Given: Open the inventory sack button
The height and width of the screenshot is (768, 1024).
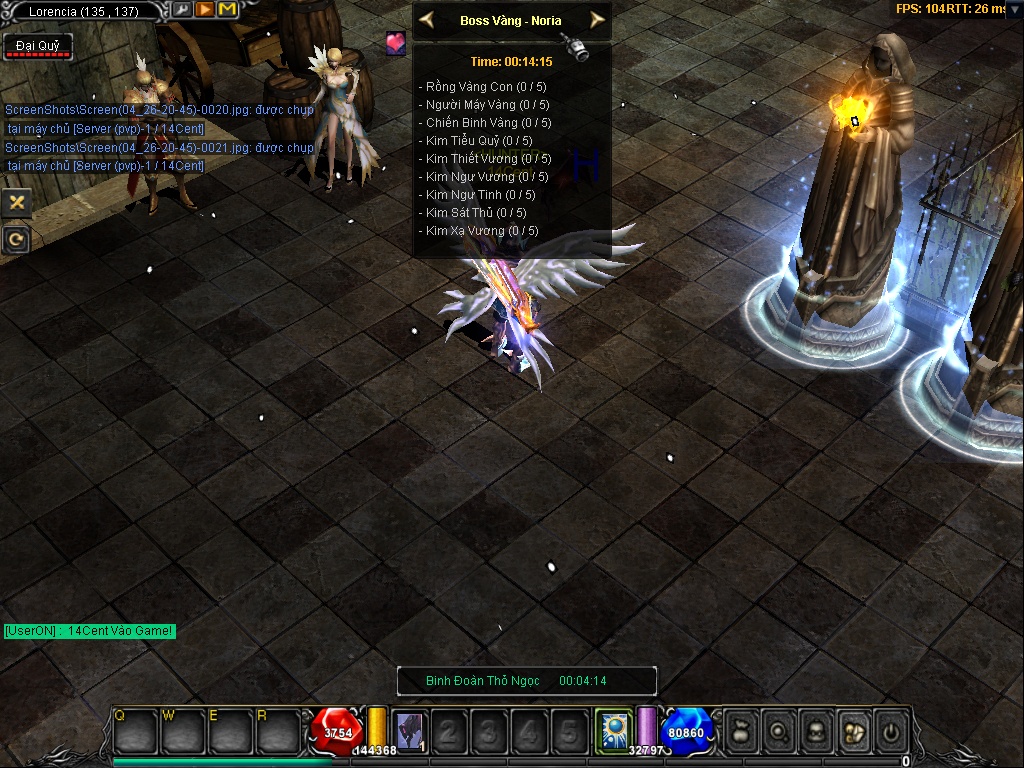Looking at the screenshot, I should click(853, 731).
